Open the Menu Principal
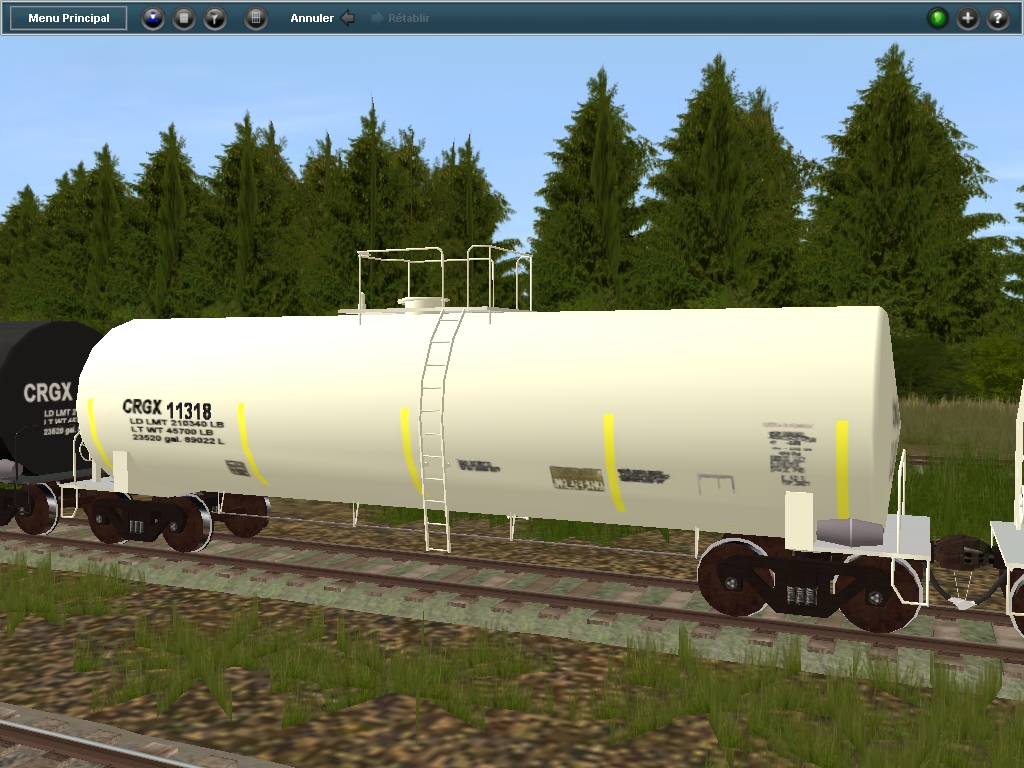The width and height of the screenshot is (1024, 768). coord(69,18)
